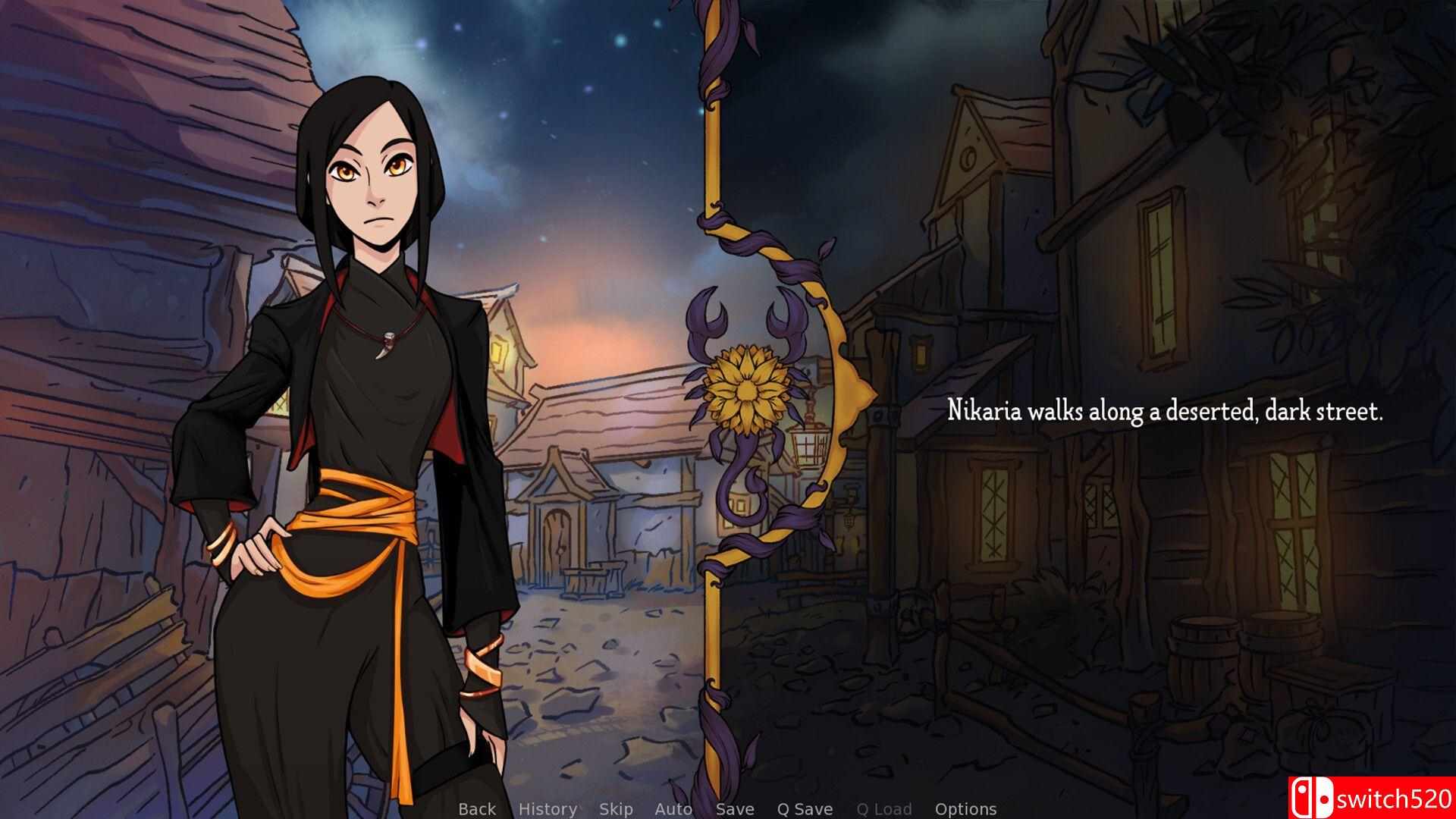Enable Skip mode
This screenshot has height=819, width=1456.
(615, 808)
